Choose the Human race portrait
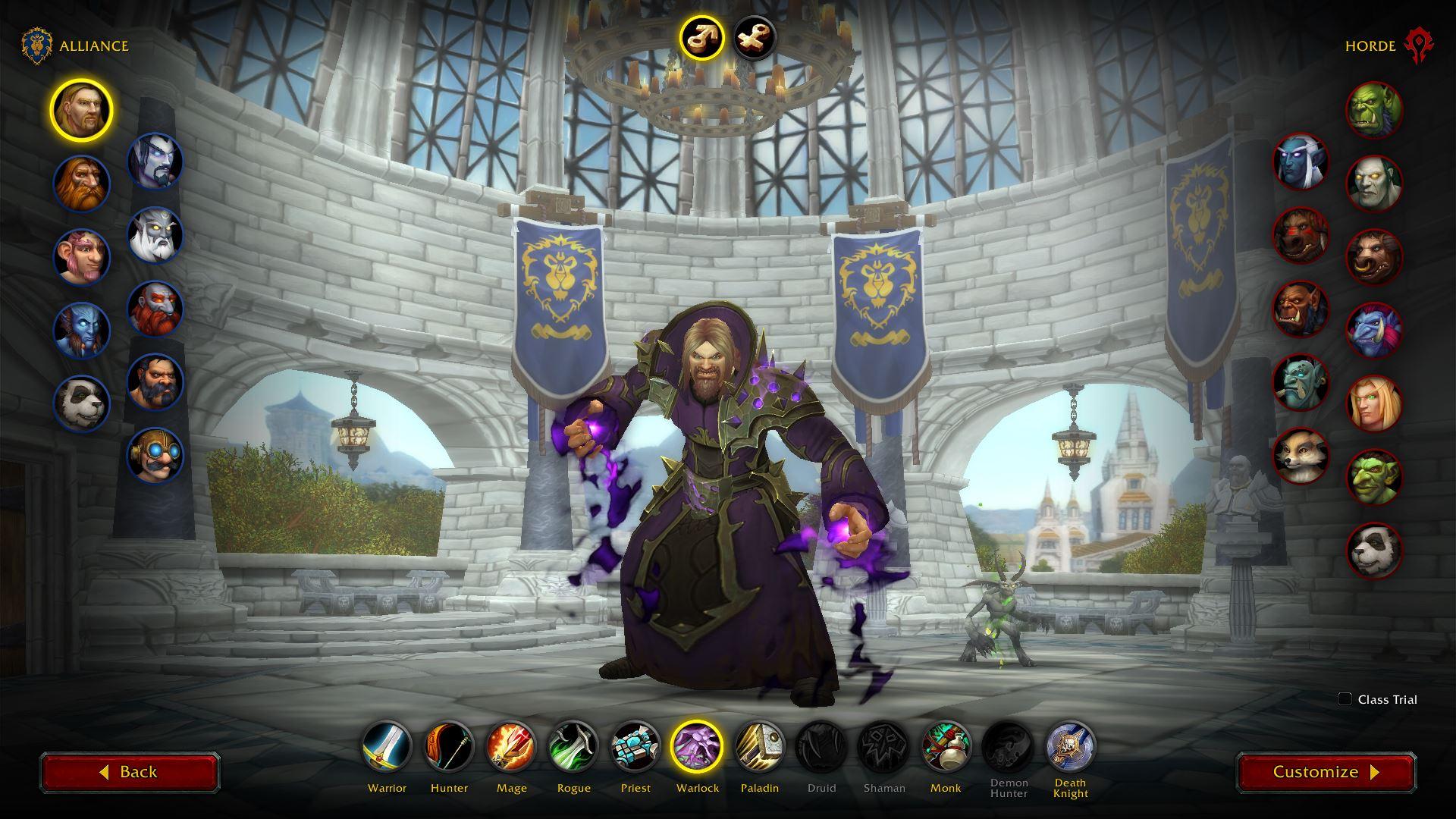Screen dimensions: 1456x819 coord(81,110)
